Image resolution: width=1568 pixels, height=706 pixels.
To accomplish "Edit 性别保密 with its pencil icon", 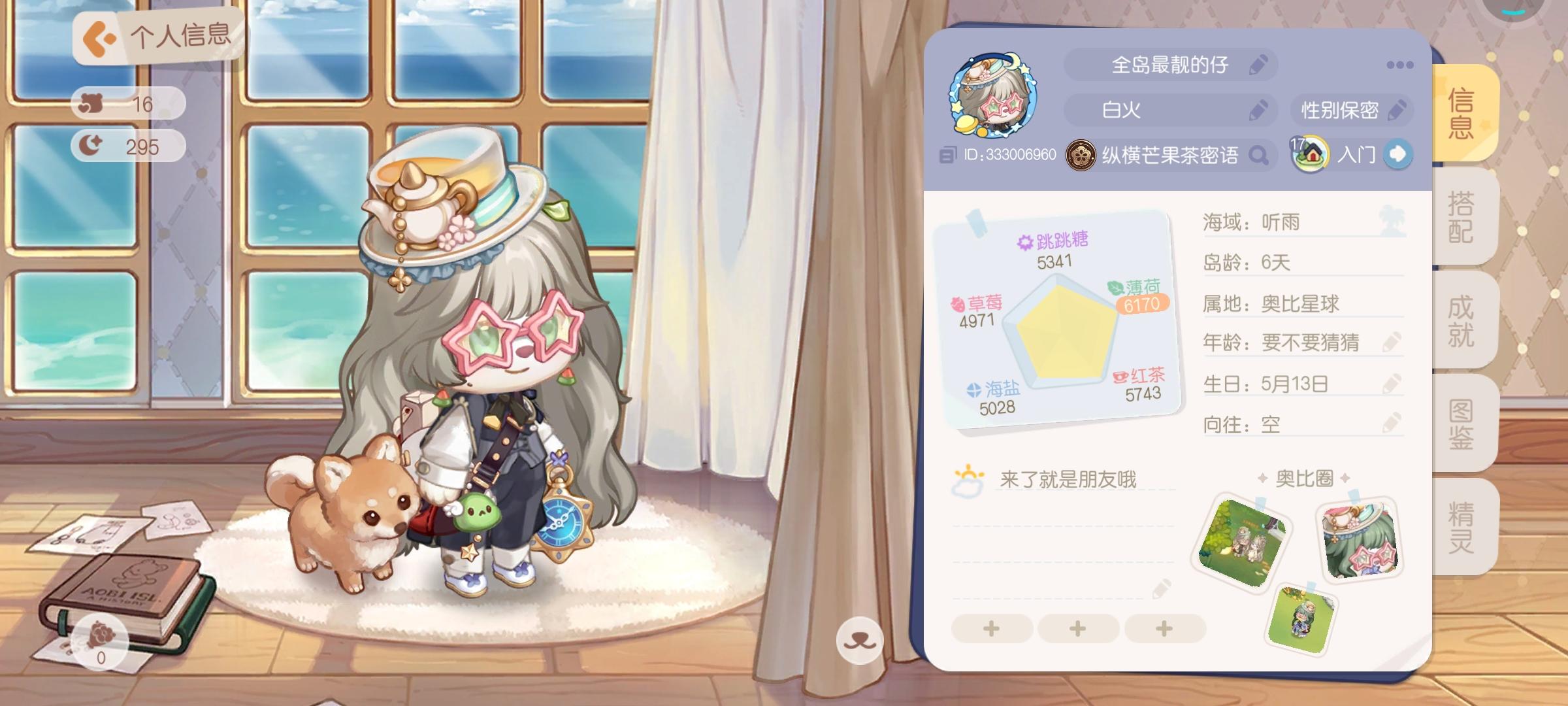I will tap(1397, 110).
